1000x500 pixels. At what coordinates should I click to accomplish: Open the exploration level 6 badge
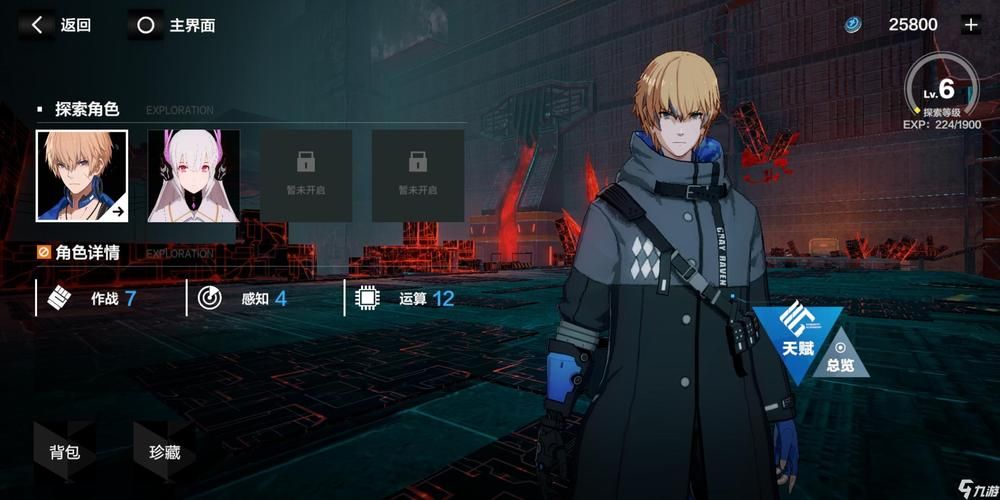(941, 92)
